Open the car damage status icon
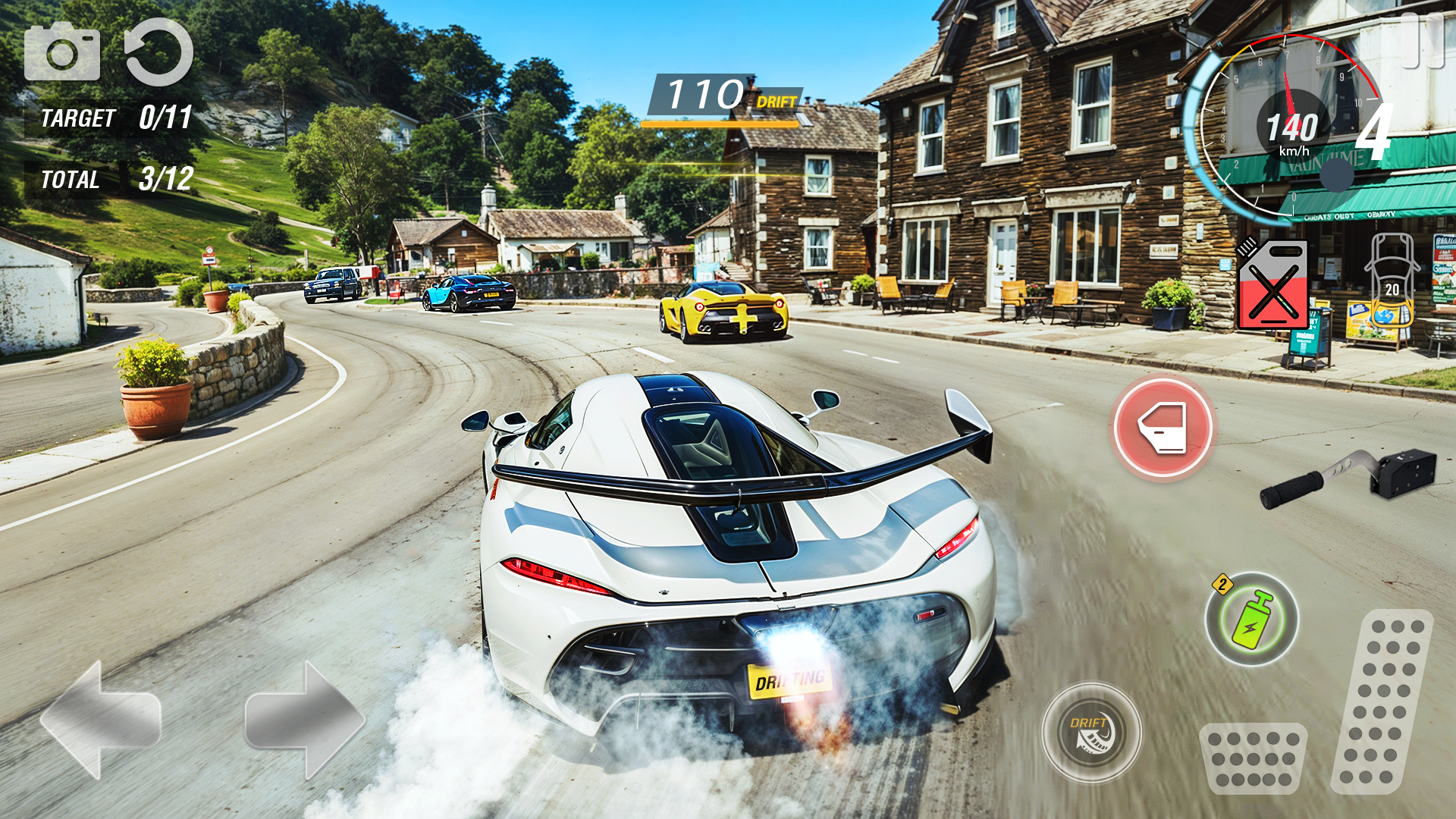 1392,281
